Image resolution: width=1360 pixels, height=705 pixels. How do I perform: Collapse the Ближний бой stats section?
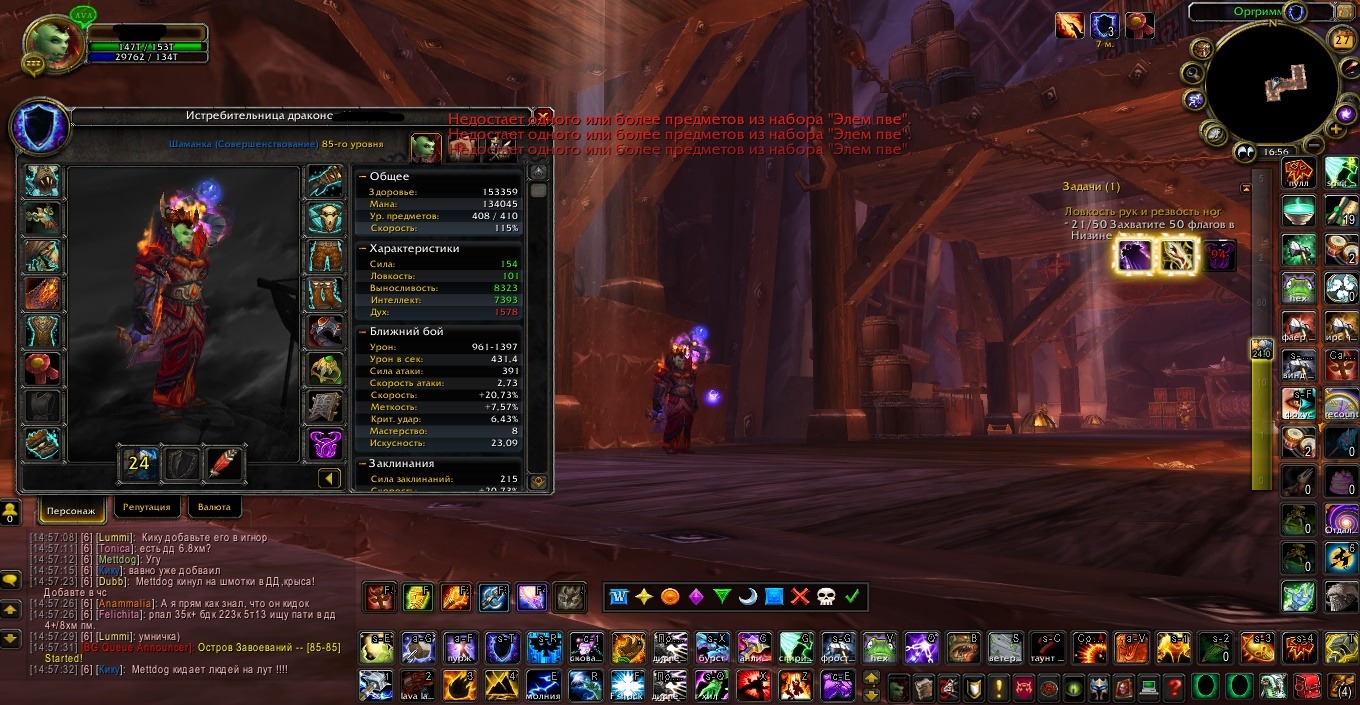click(x=363, y=331)
